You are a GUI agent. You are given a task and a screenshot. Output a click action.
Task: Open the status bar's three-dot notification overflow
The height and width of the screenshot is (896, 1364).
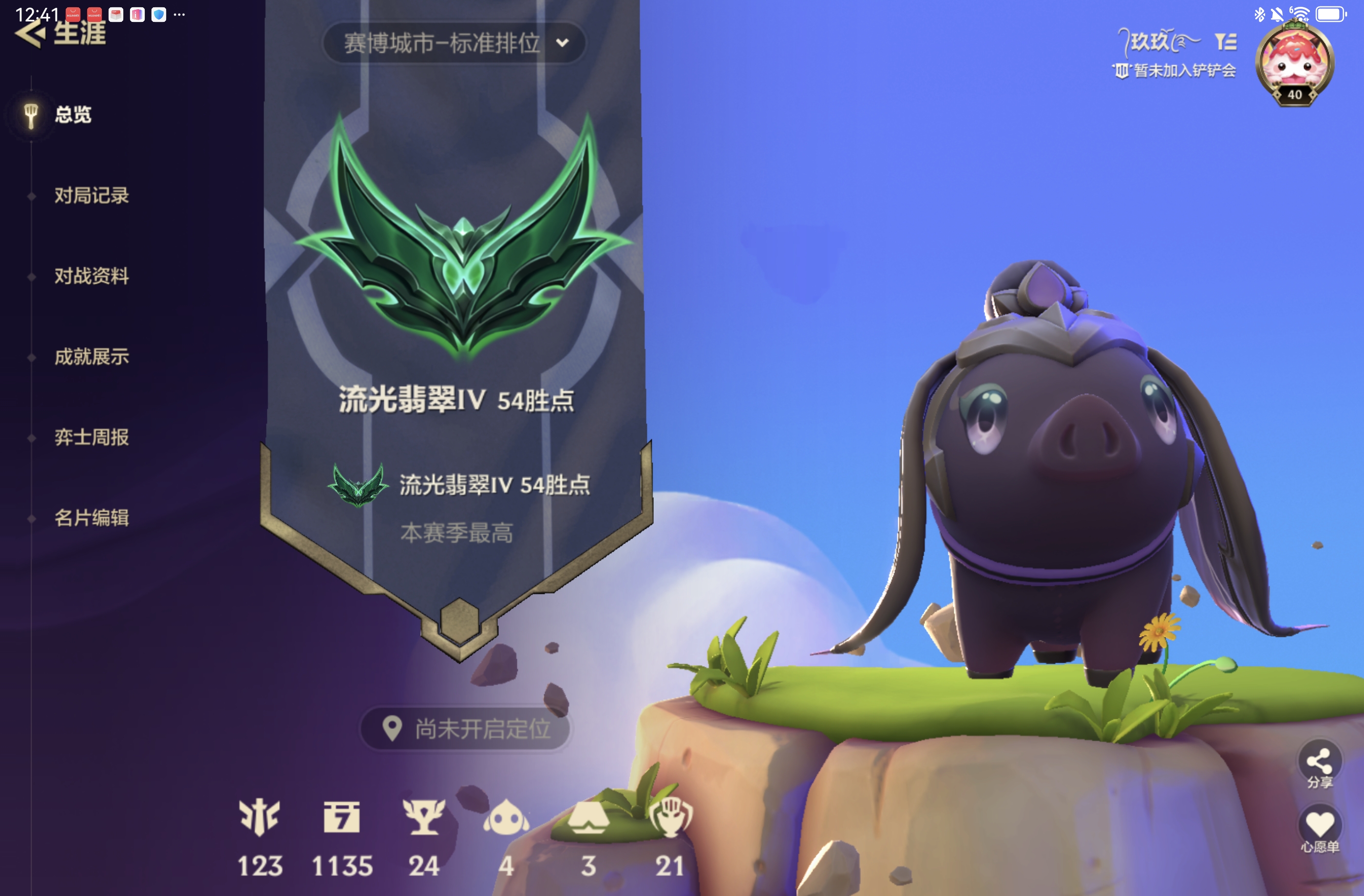click(x=179, y=14)
